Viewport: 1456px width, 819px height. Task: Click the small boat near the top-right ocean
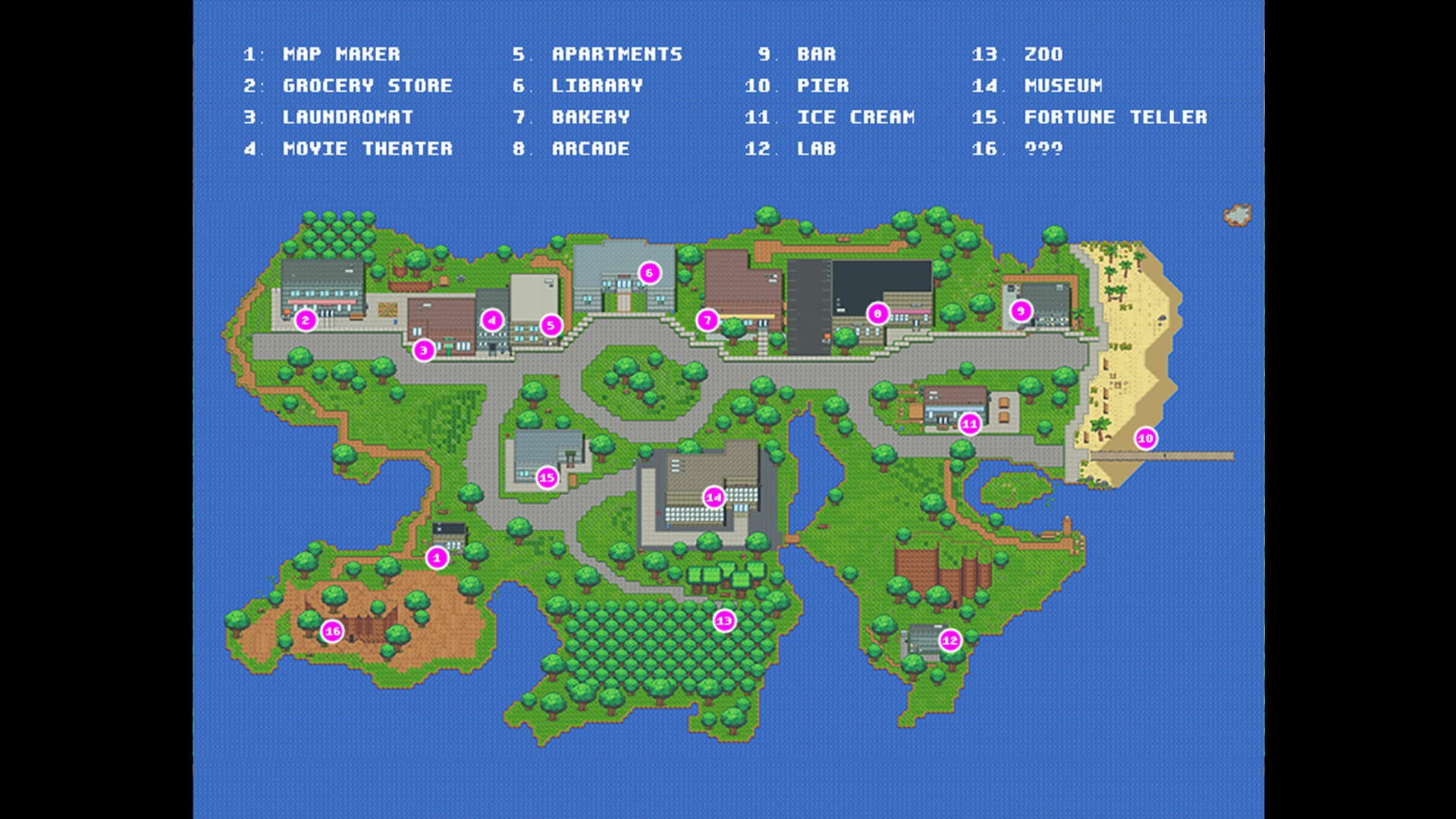pos(1239,214)
